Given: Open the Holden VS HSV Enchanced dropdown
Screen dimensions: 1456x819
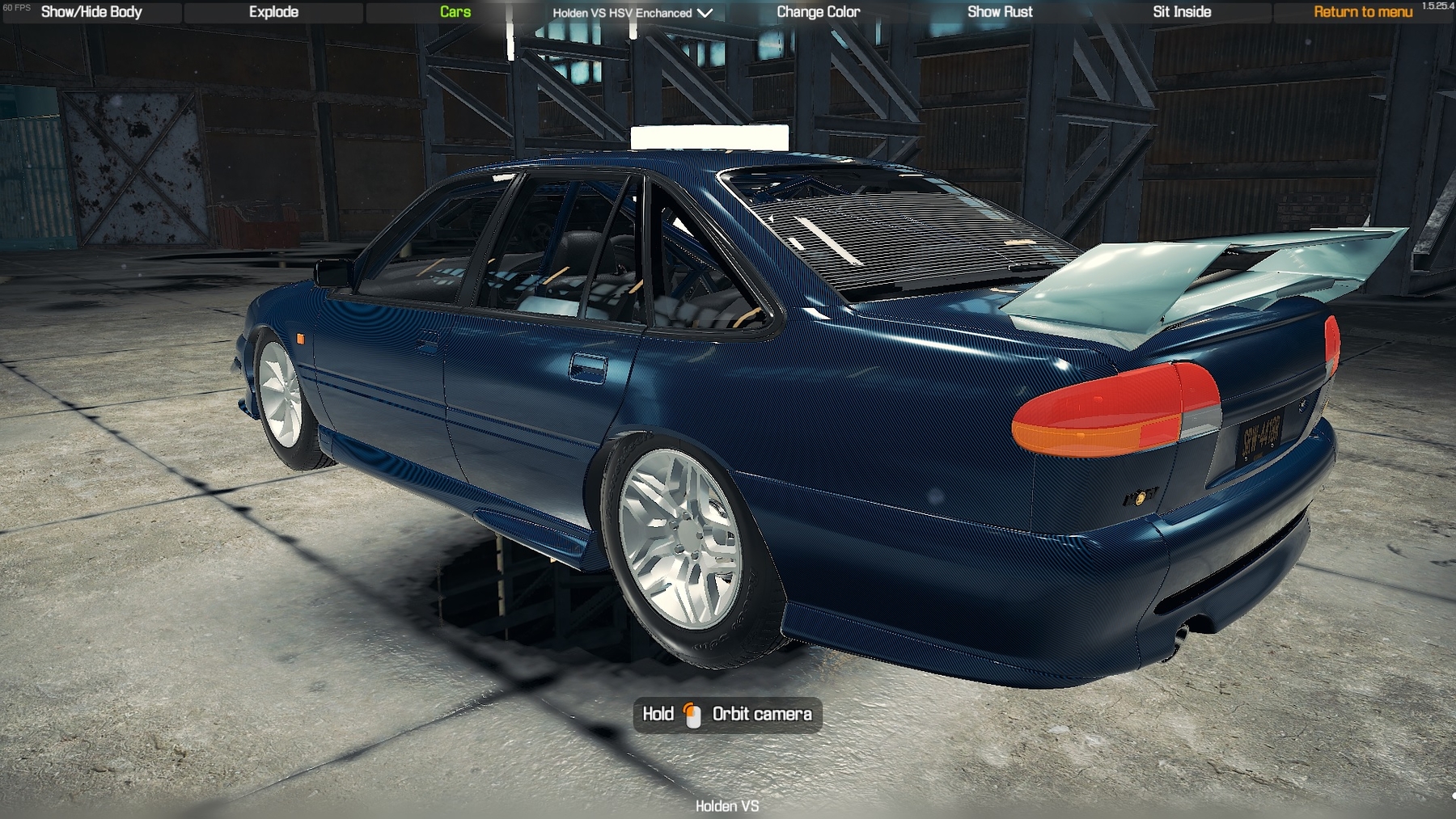Looking at the screenshot, I should pyautogui.click(x=632, y=13).
